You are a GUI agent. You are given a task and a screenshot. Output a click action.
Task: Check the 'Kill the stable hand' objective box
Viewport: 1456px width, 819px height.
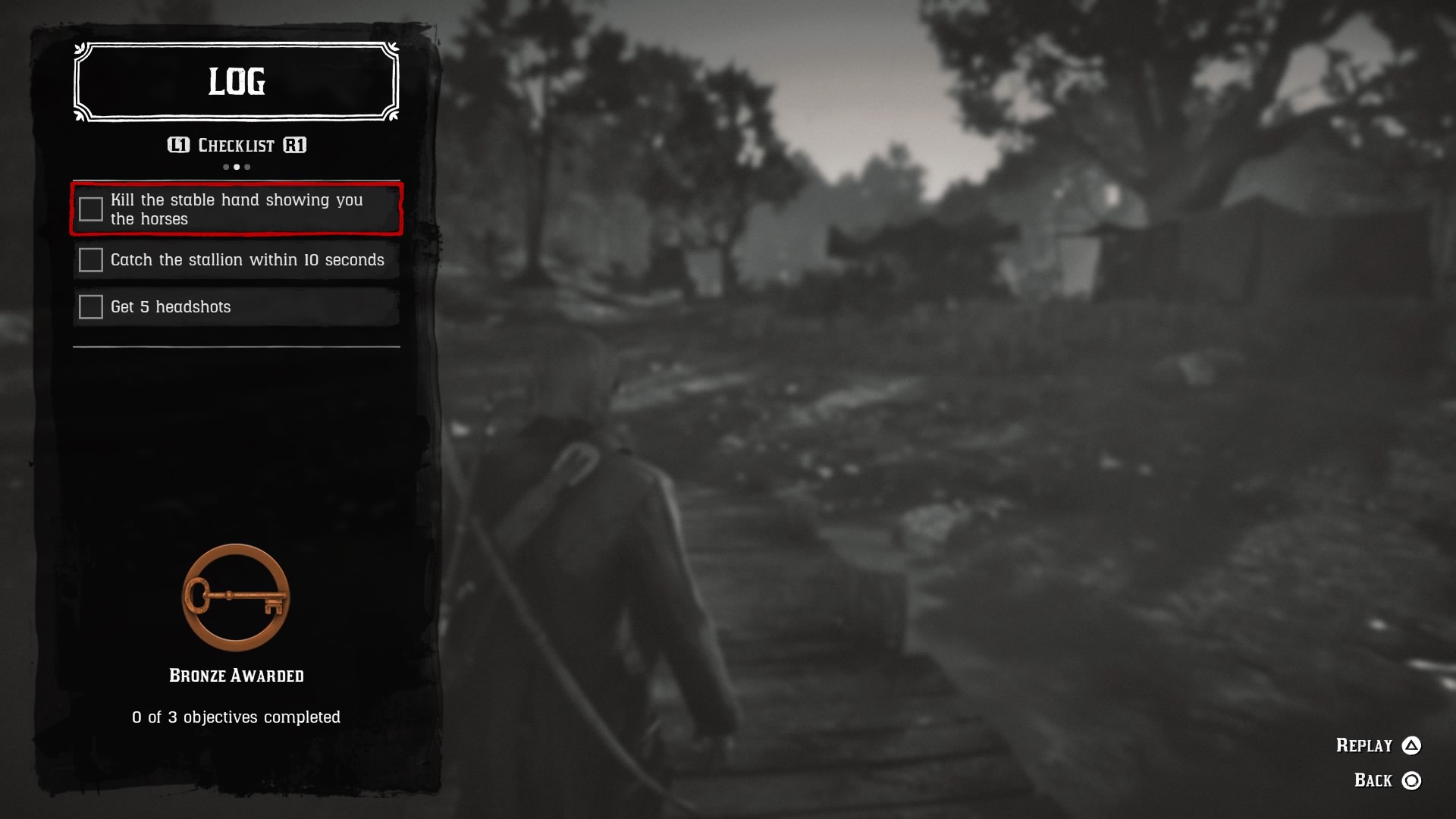click(90, 209)
